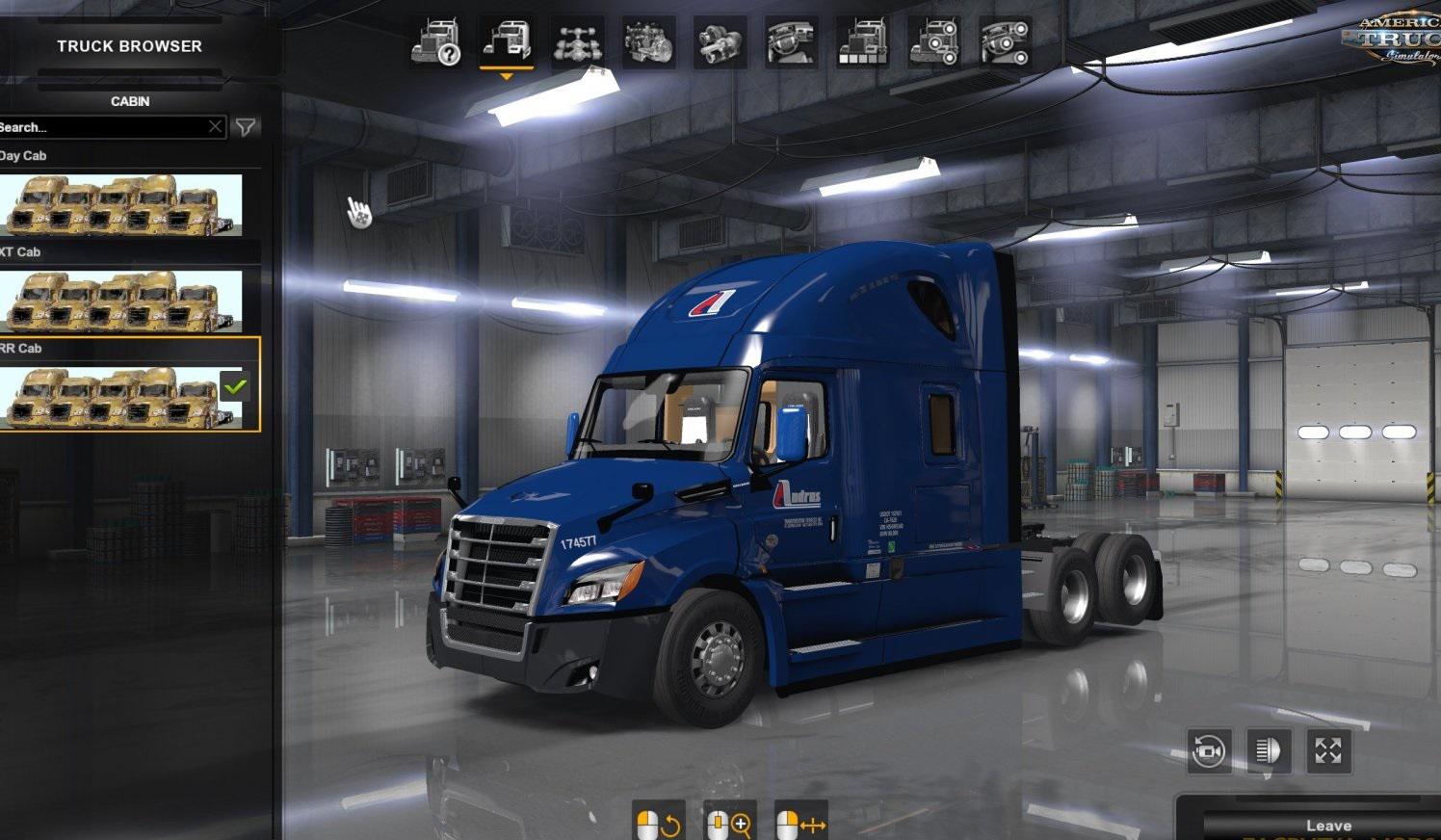The width and height of the screenshot is (1441, 840).
Task: Open the interior steering wheel tab
Action: click(792, 43)
